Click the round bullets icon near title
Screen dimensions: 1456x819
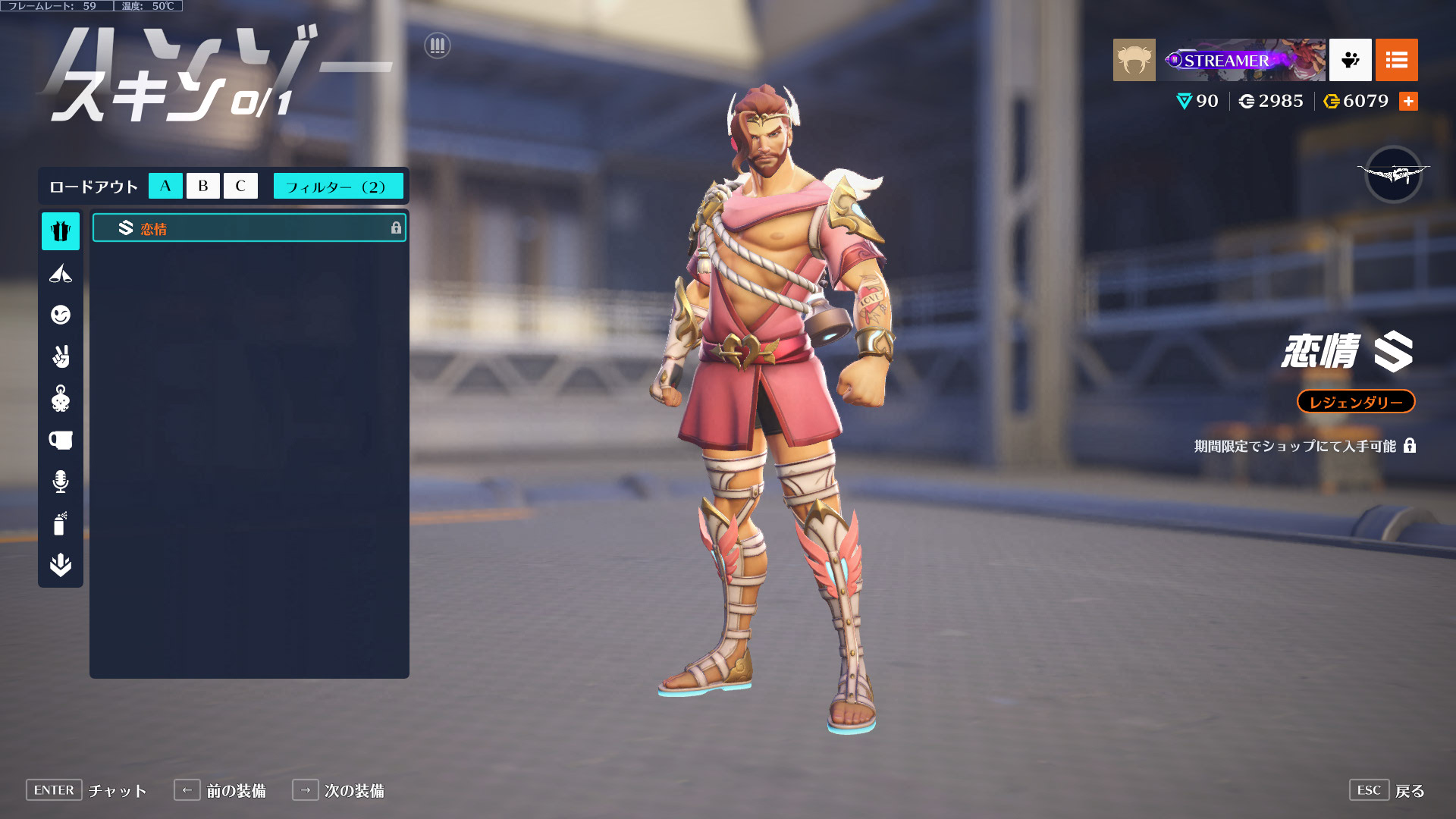[438, 46]
